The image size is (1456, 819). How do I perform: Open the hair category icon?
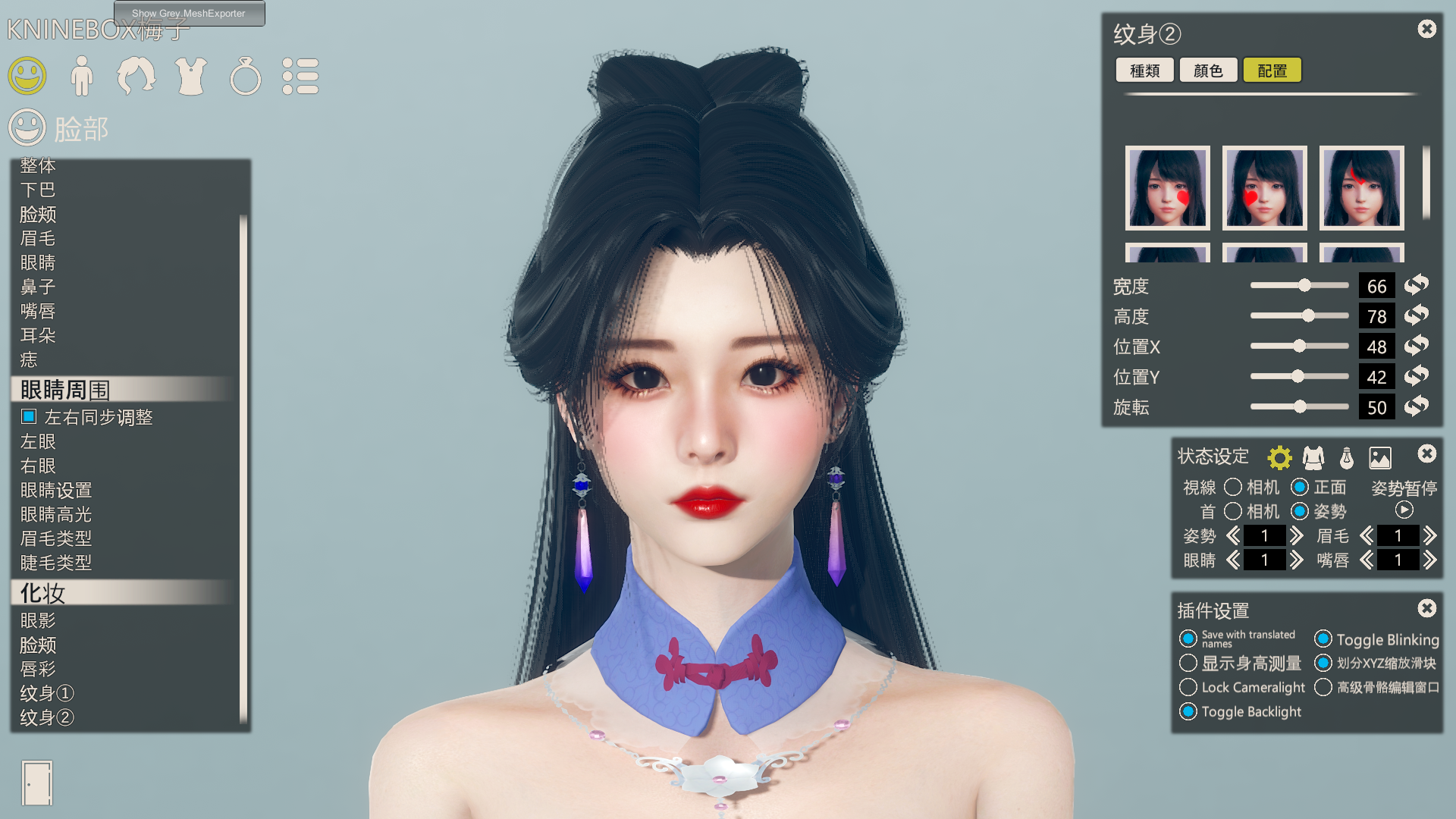coord(136,77)
